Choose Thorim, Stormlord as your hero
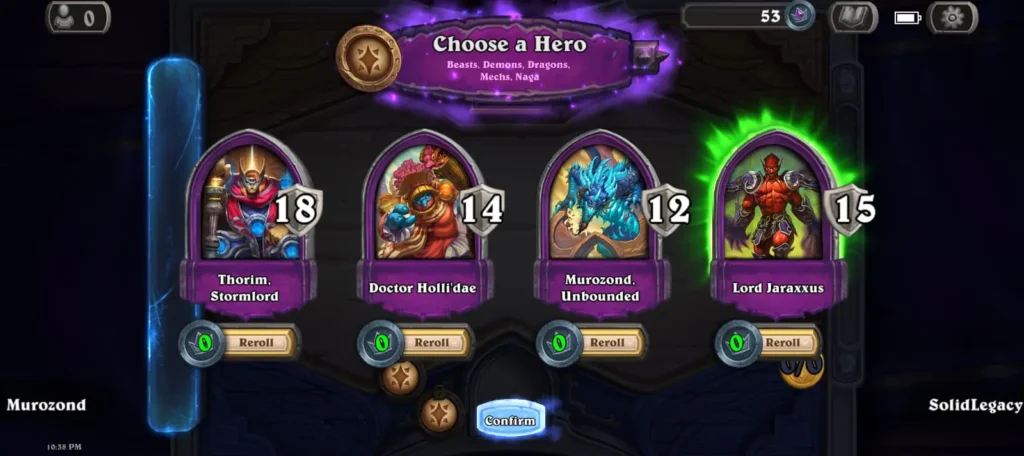This screenshot has height=456, width=1024. (244, 205)
